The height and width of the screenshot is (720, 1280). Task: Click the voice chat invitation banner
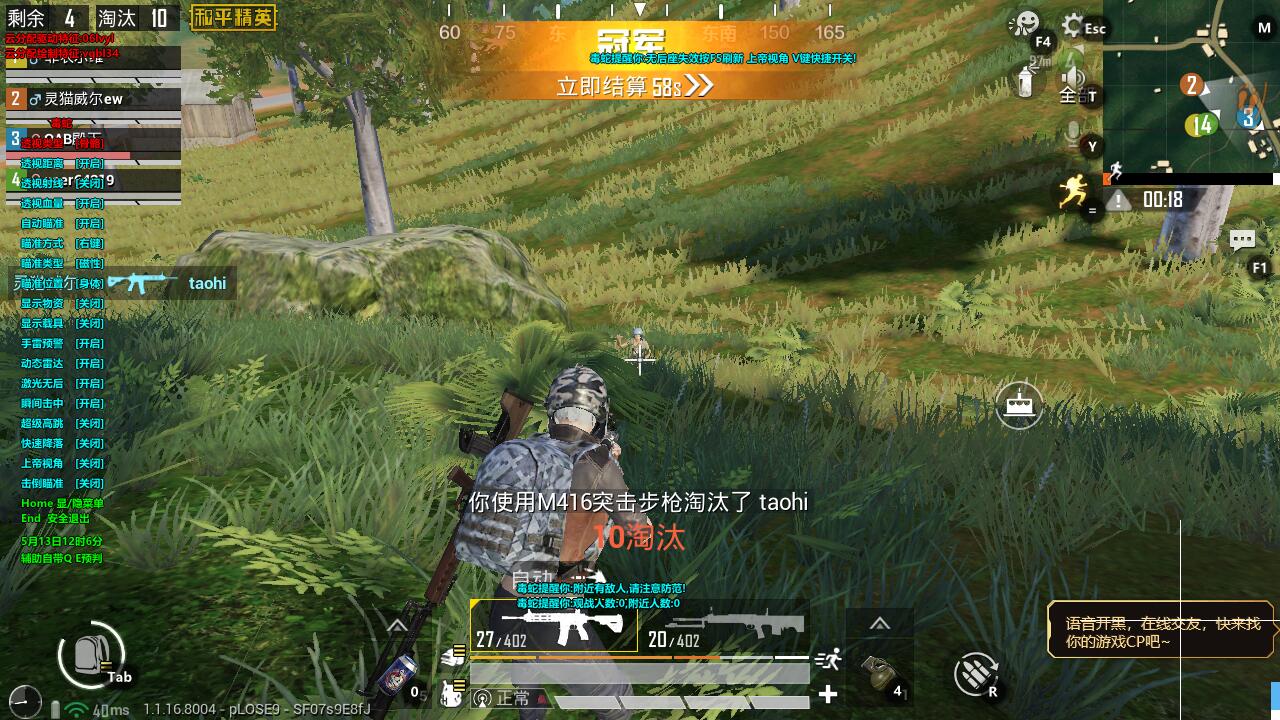point(1161,630)
